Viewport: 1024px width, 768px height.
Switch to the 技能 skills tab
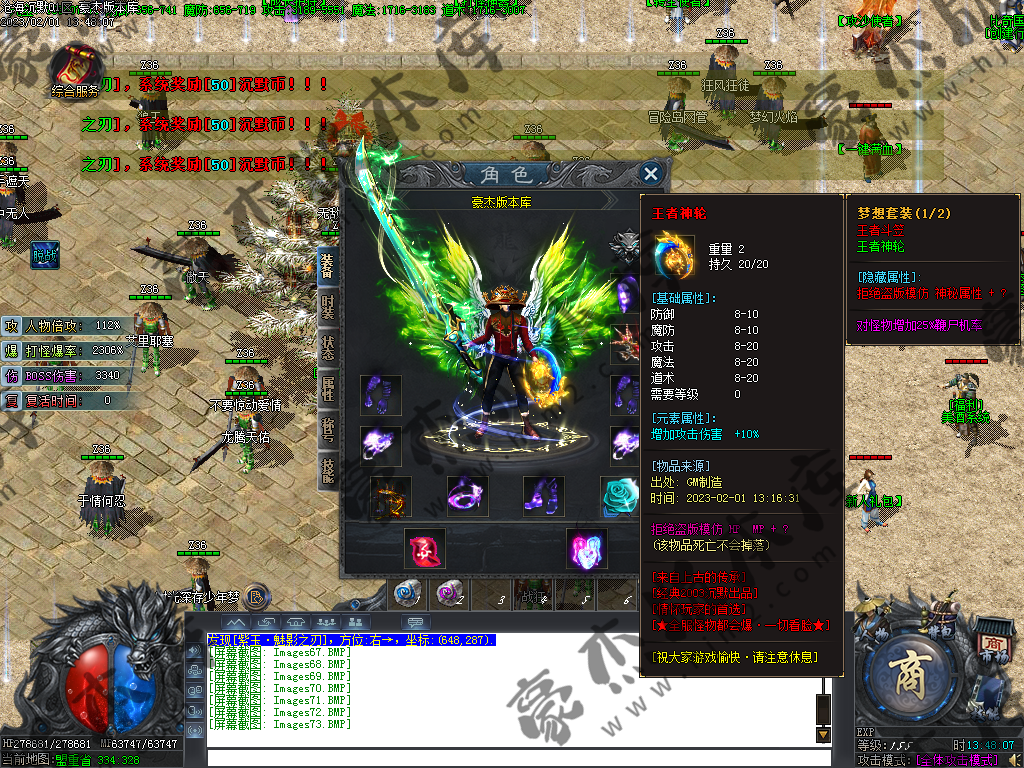327,469
